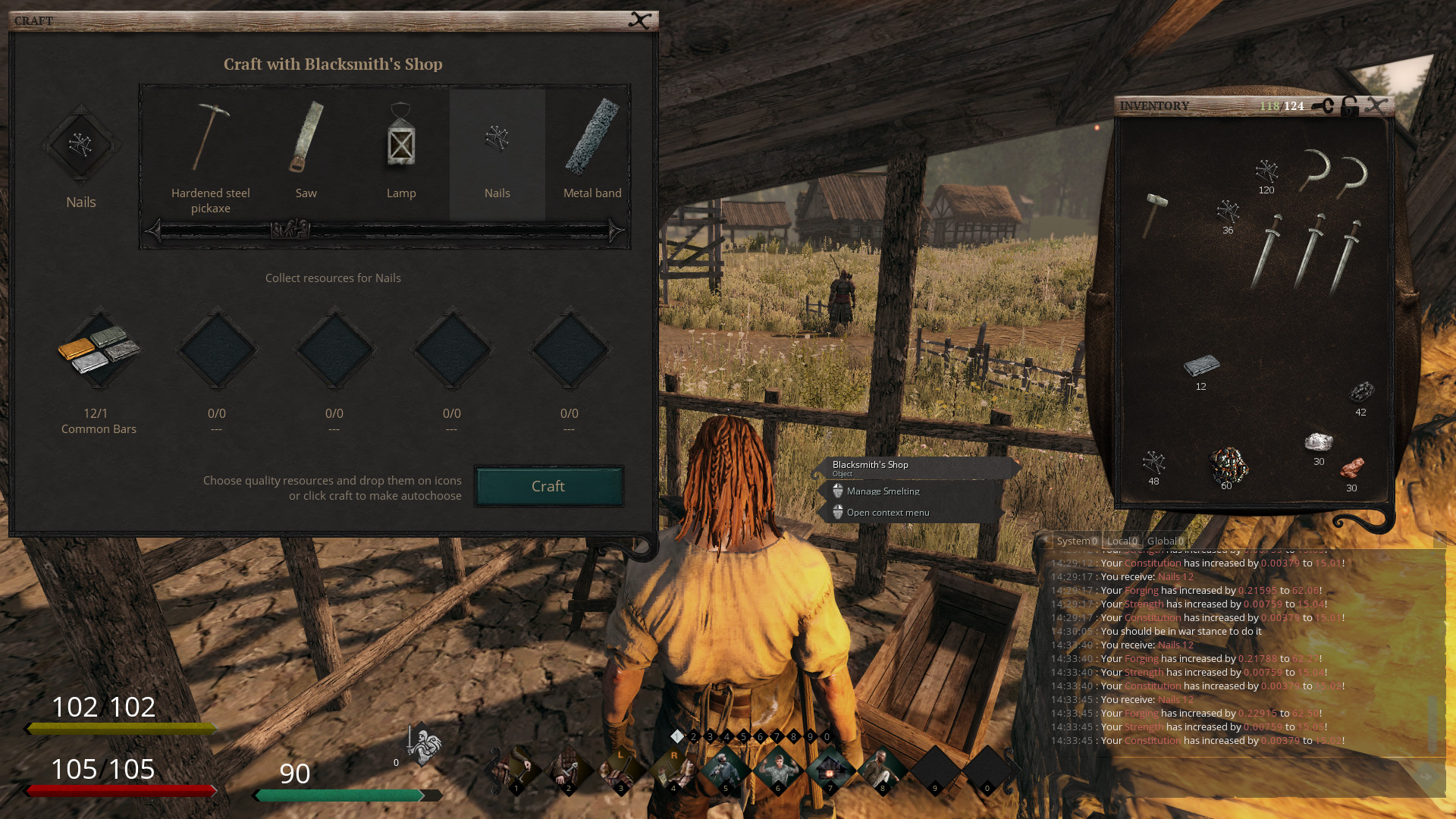
Task: Click the key icon on the inventory header
Action: click(x=1322, y=106)
